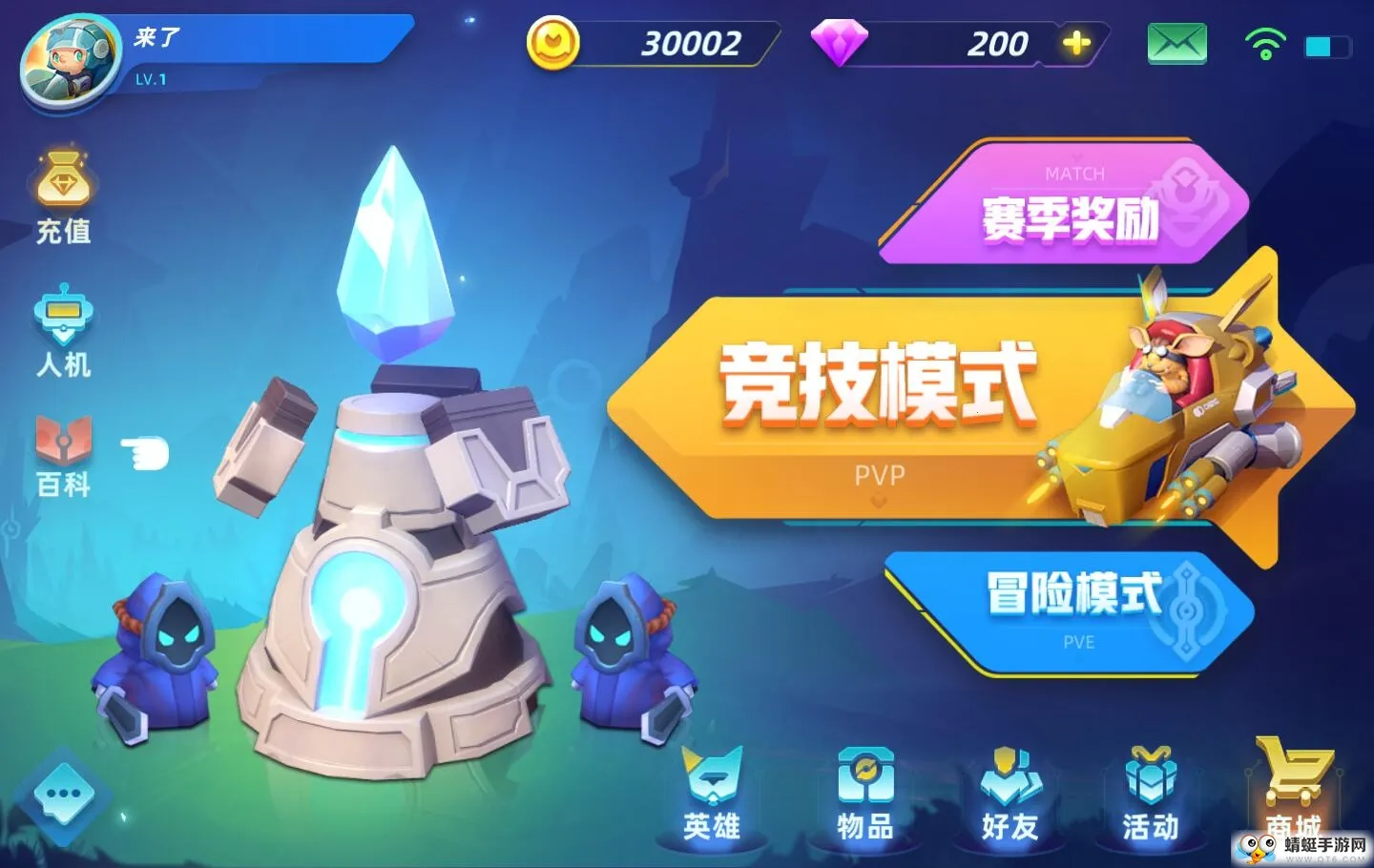Open the 好友 friends list

tap(1007, 795)
